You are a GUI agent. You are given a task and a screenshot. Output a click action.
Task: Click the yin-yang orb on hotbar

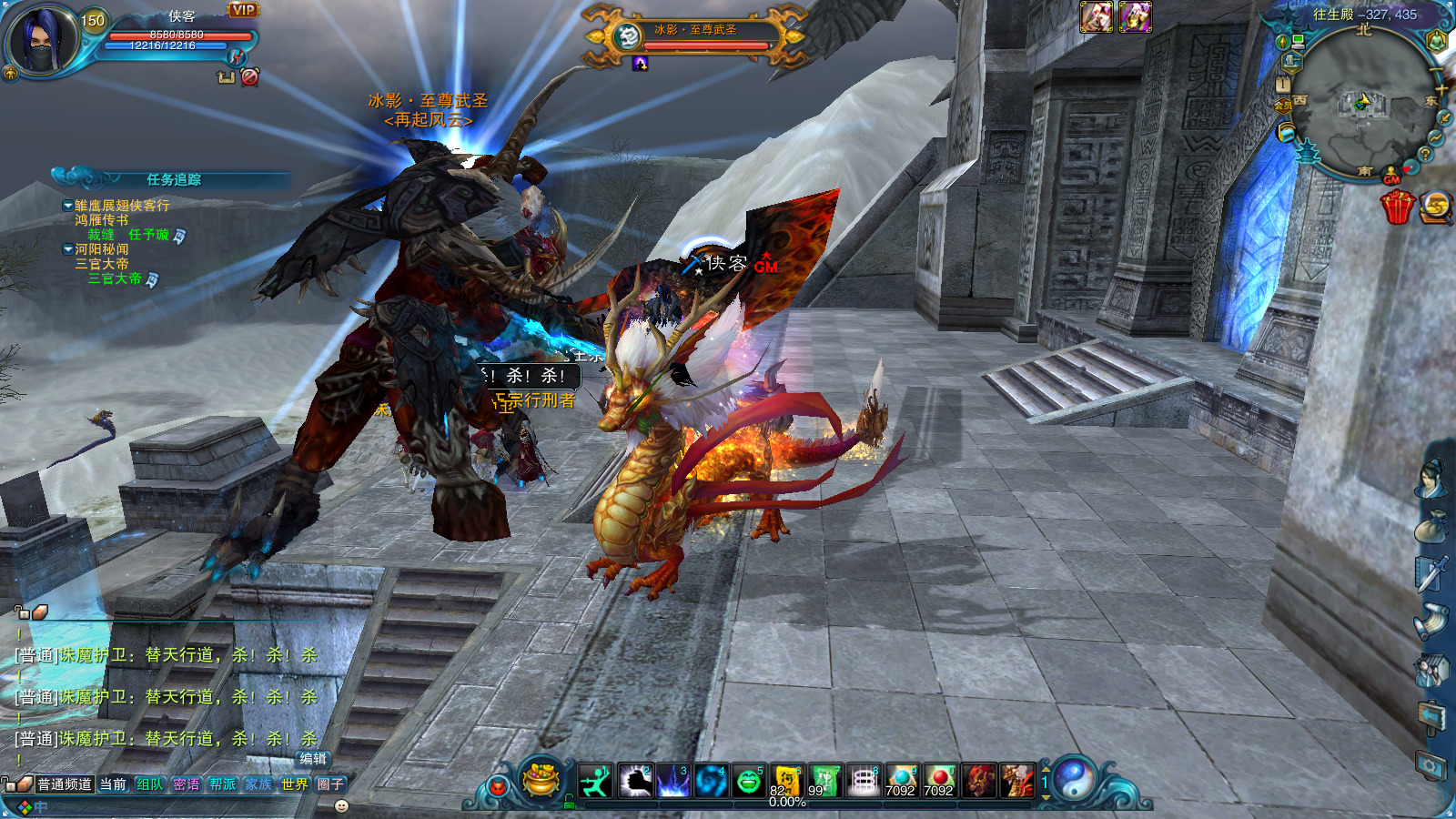[x=1074, y=779]
